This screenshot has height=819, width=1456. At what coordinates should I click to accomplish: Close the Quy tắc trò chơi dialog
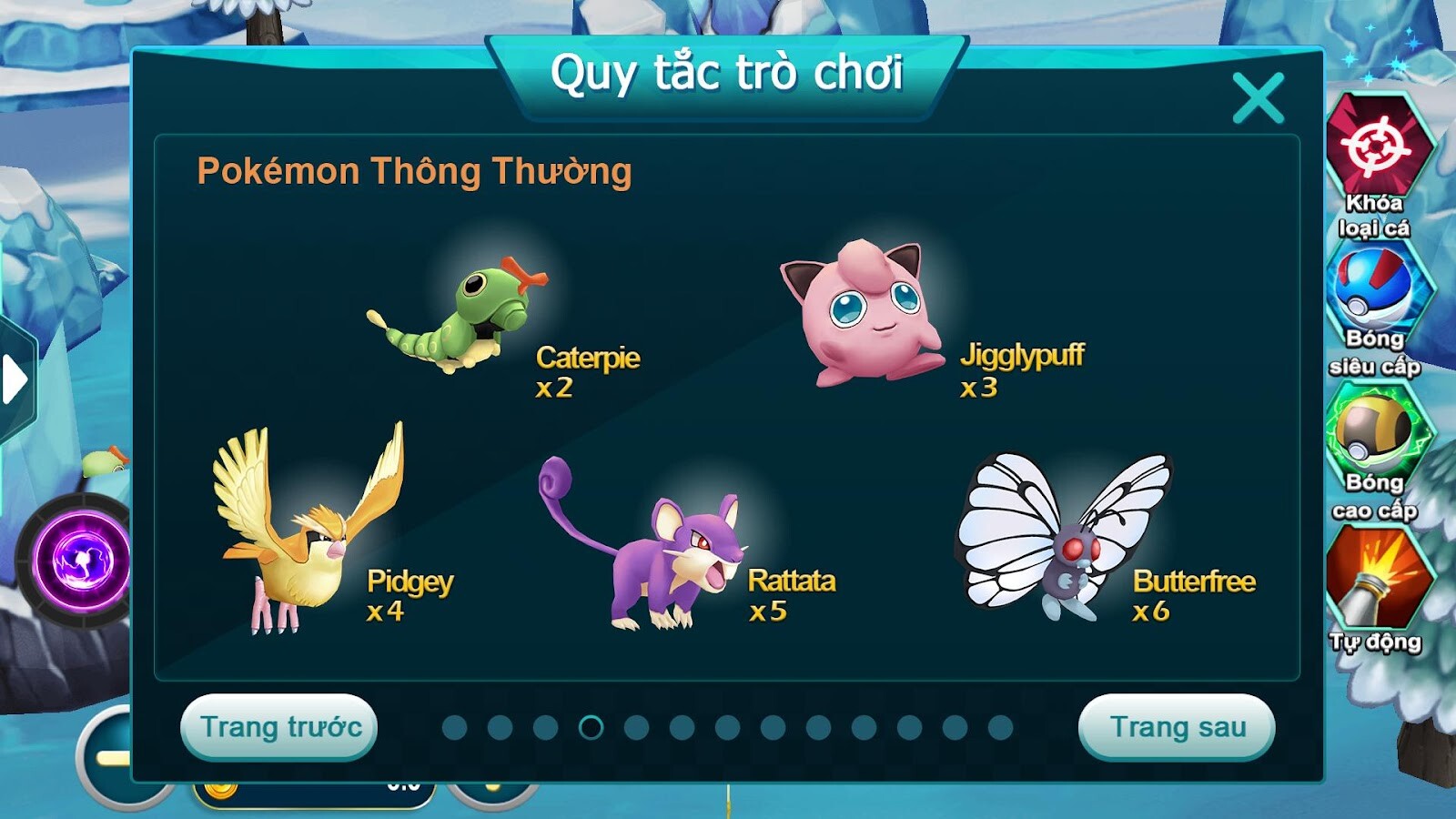1260,97
